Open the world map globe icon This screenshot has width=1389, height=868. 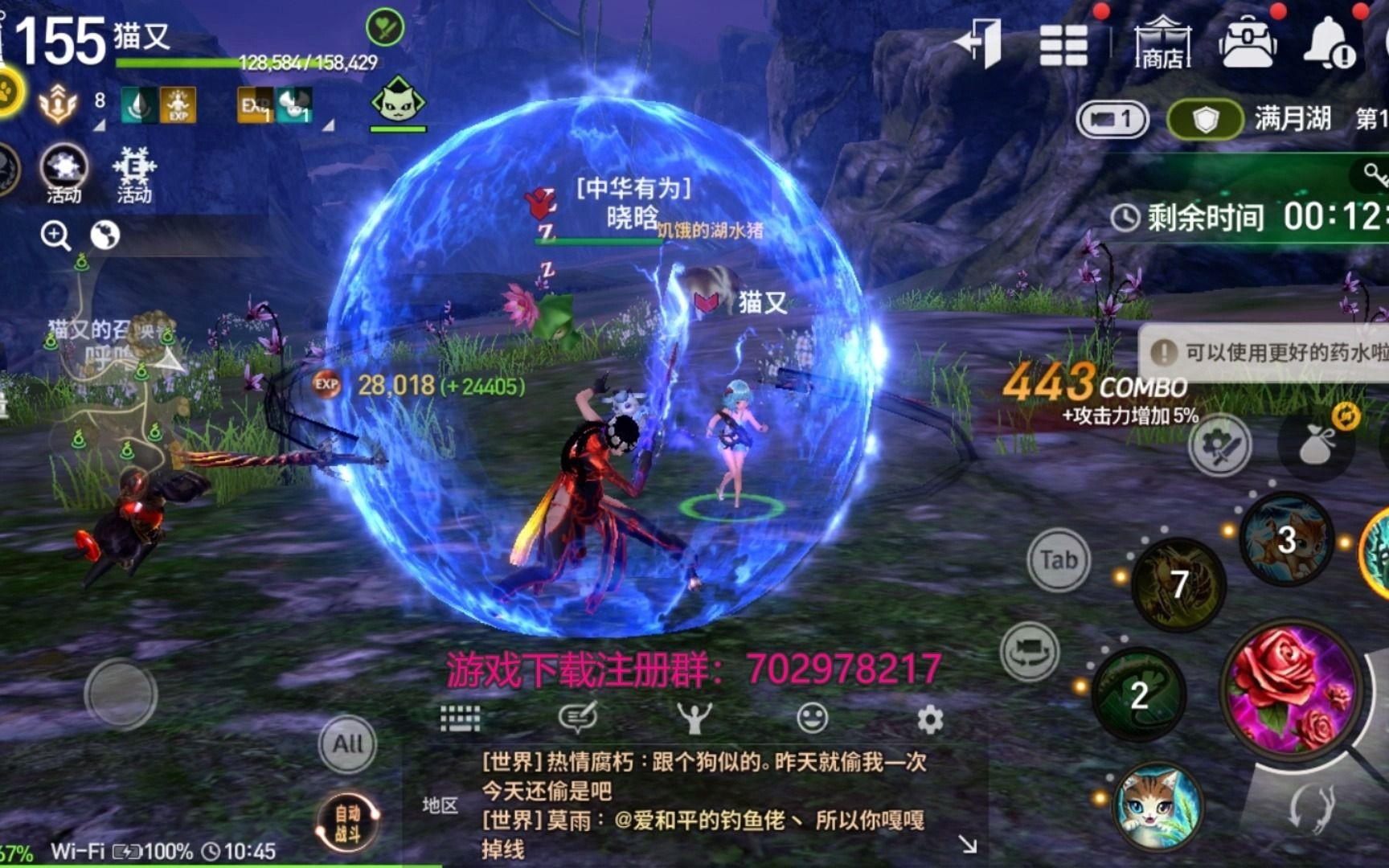(x=105, y=235)
